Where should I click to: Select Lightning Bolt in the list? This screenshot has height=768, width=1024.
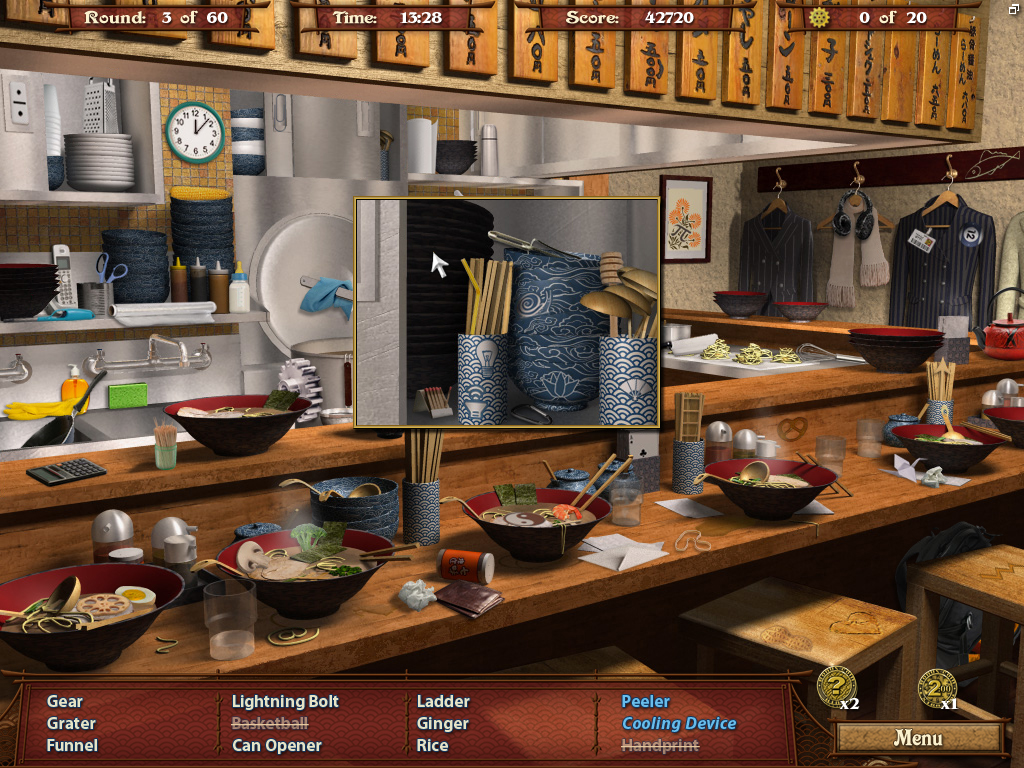(285, 701)
